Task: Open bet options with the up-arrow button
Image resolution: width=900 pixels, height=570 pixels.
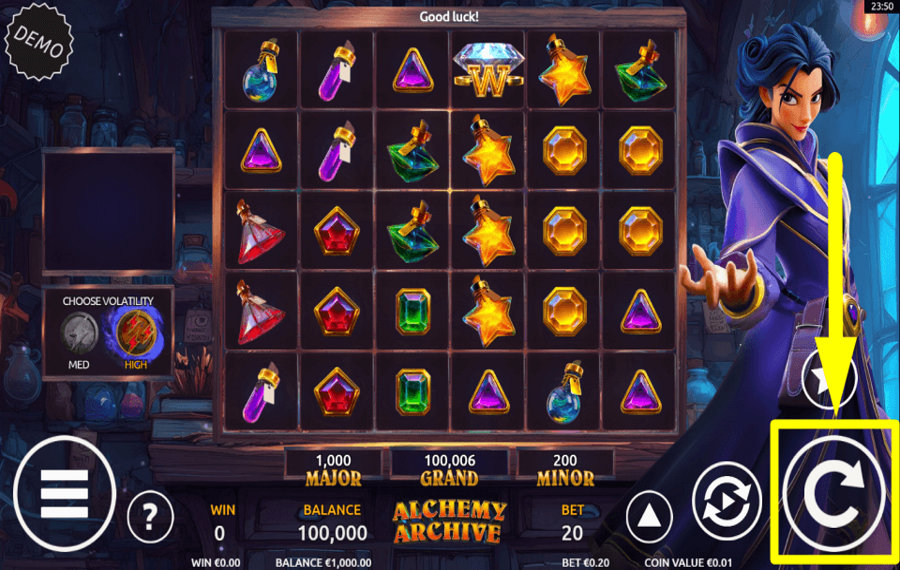Action: pos(649,517)
